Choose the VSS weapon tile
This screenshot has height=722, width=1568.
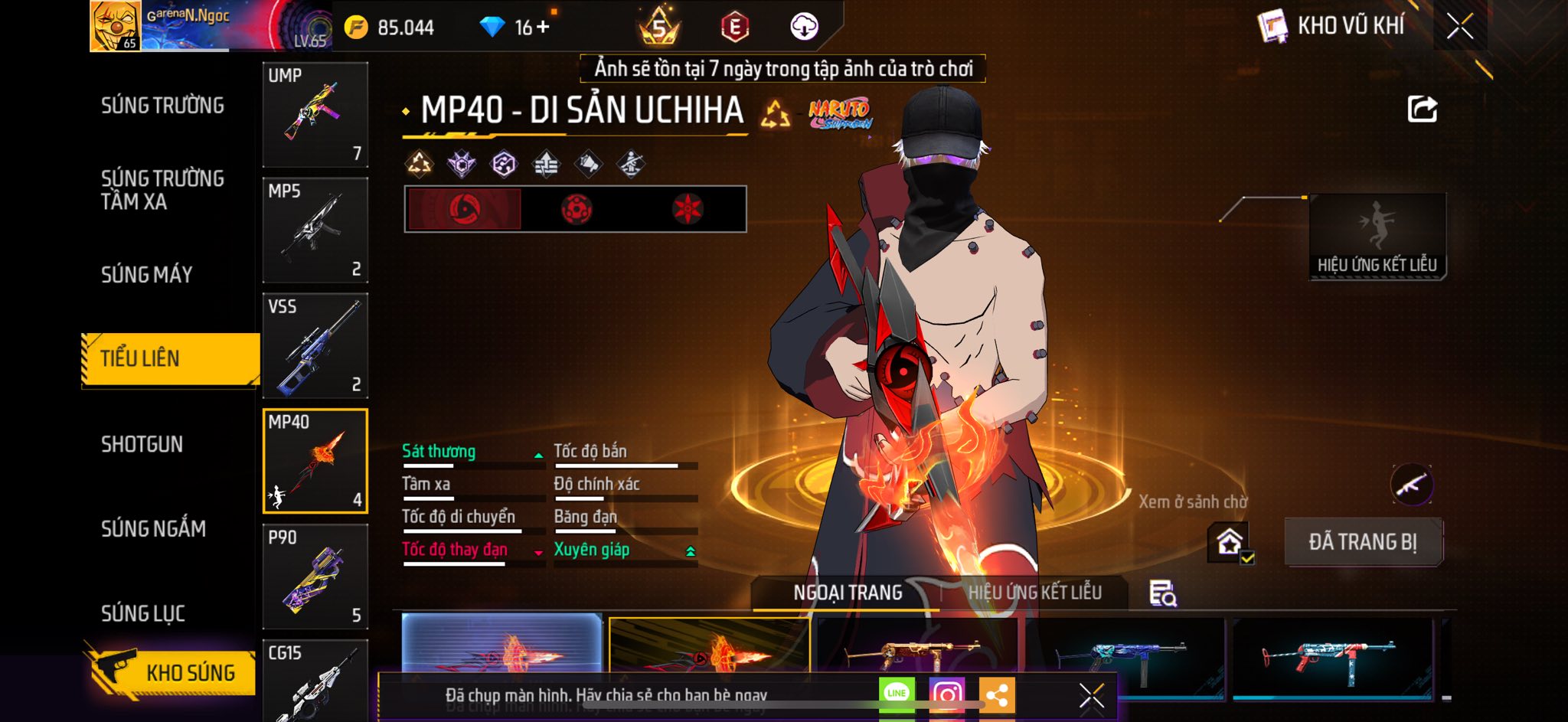point(315,345)
